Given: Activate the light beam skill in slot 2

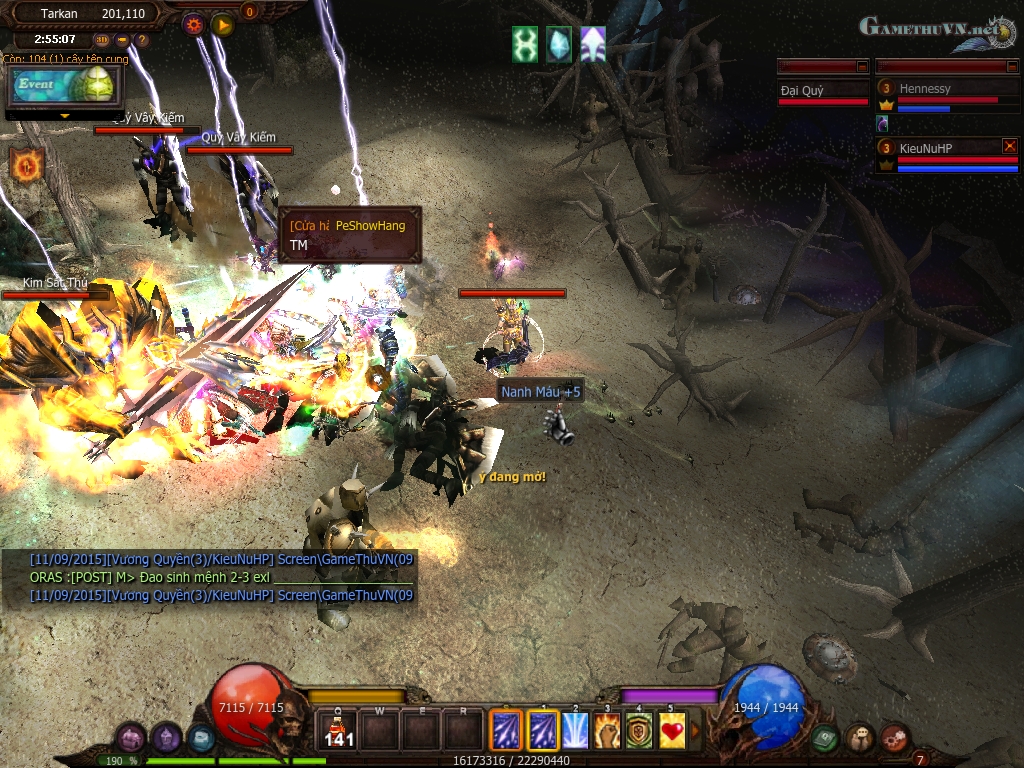Looking at the screenshot, I should click(x=575, y=731).
